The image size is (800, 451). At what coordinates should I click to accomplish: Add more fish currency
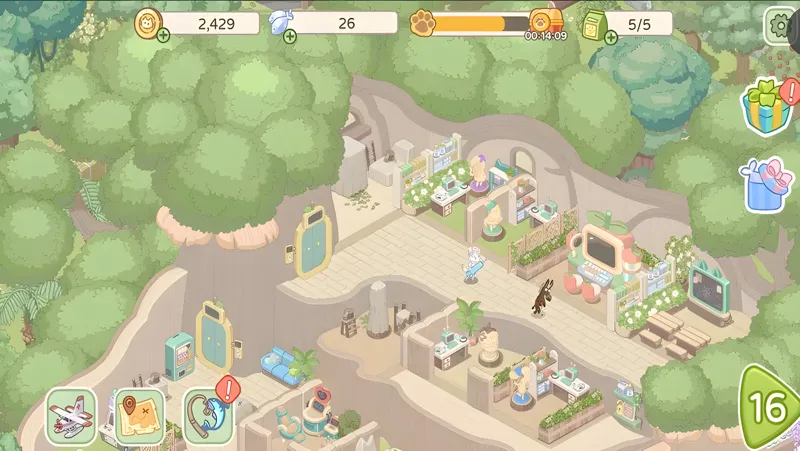[290, 37]
